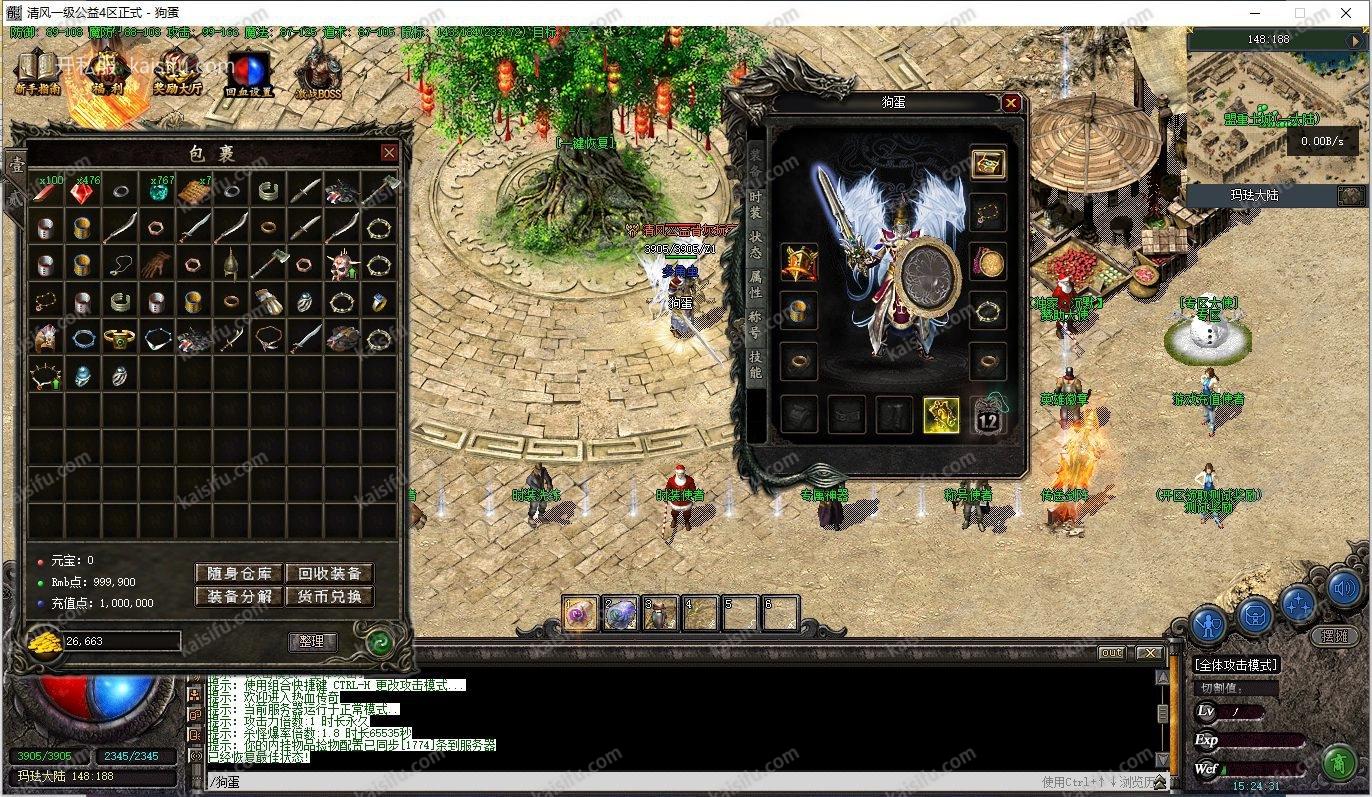Image resolution: width=1372 pixels, height=797 pixels.
Task: Close the 狗蛋 character panel
Action: (x=1012, y=103)
